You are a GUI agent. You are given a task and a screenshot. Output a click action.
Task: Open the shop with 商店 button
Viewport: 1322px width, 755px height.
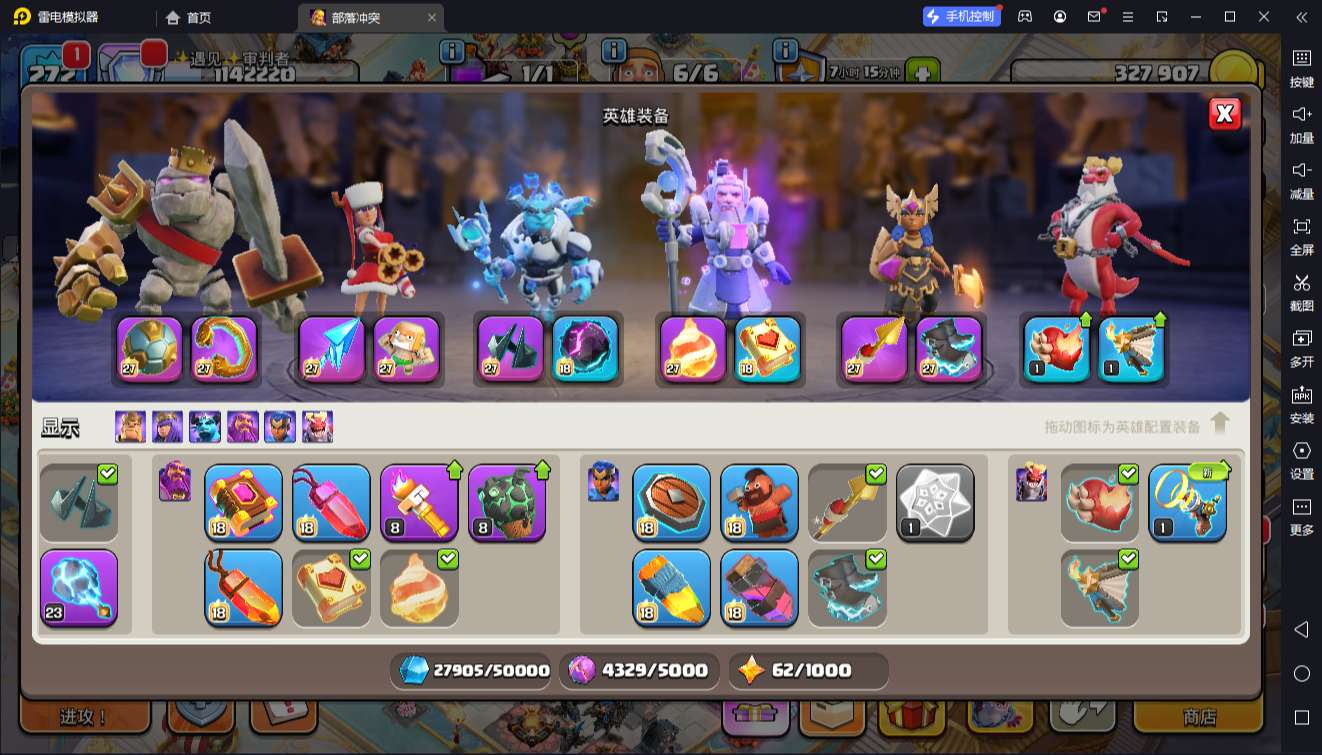(x=1199, y=717)
